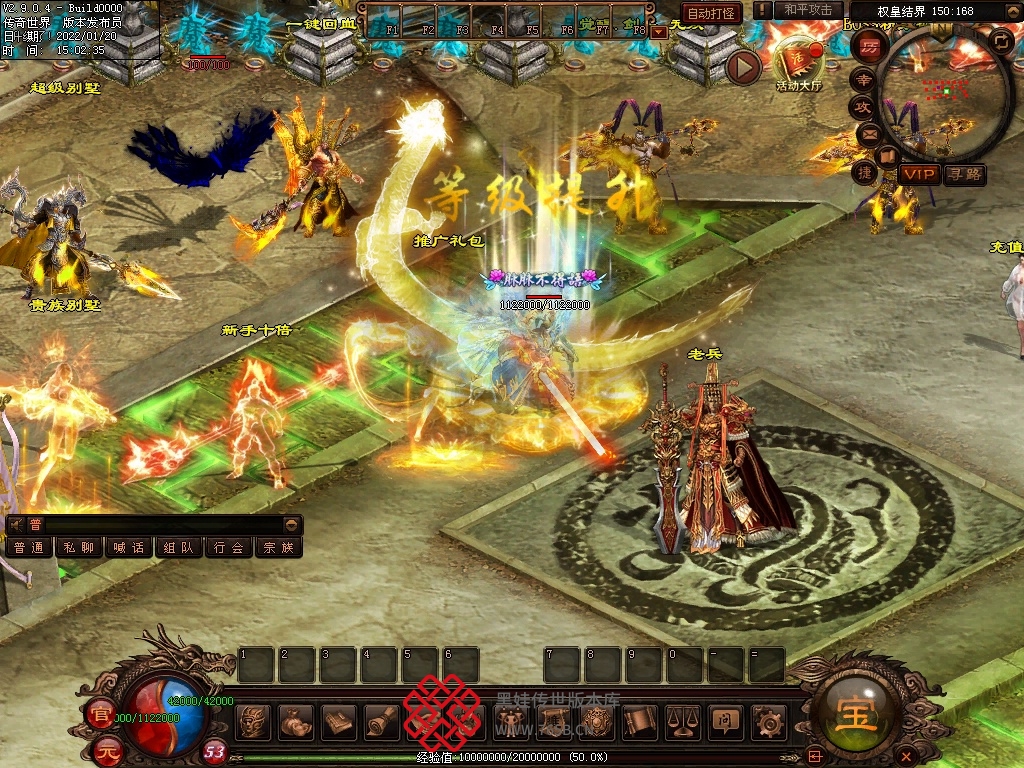Select the 幸 round button beside minimap
The height and width of the screenshot is (768, 1024).
(x=863, y=79)
